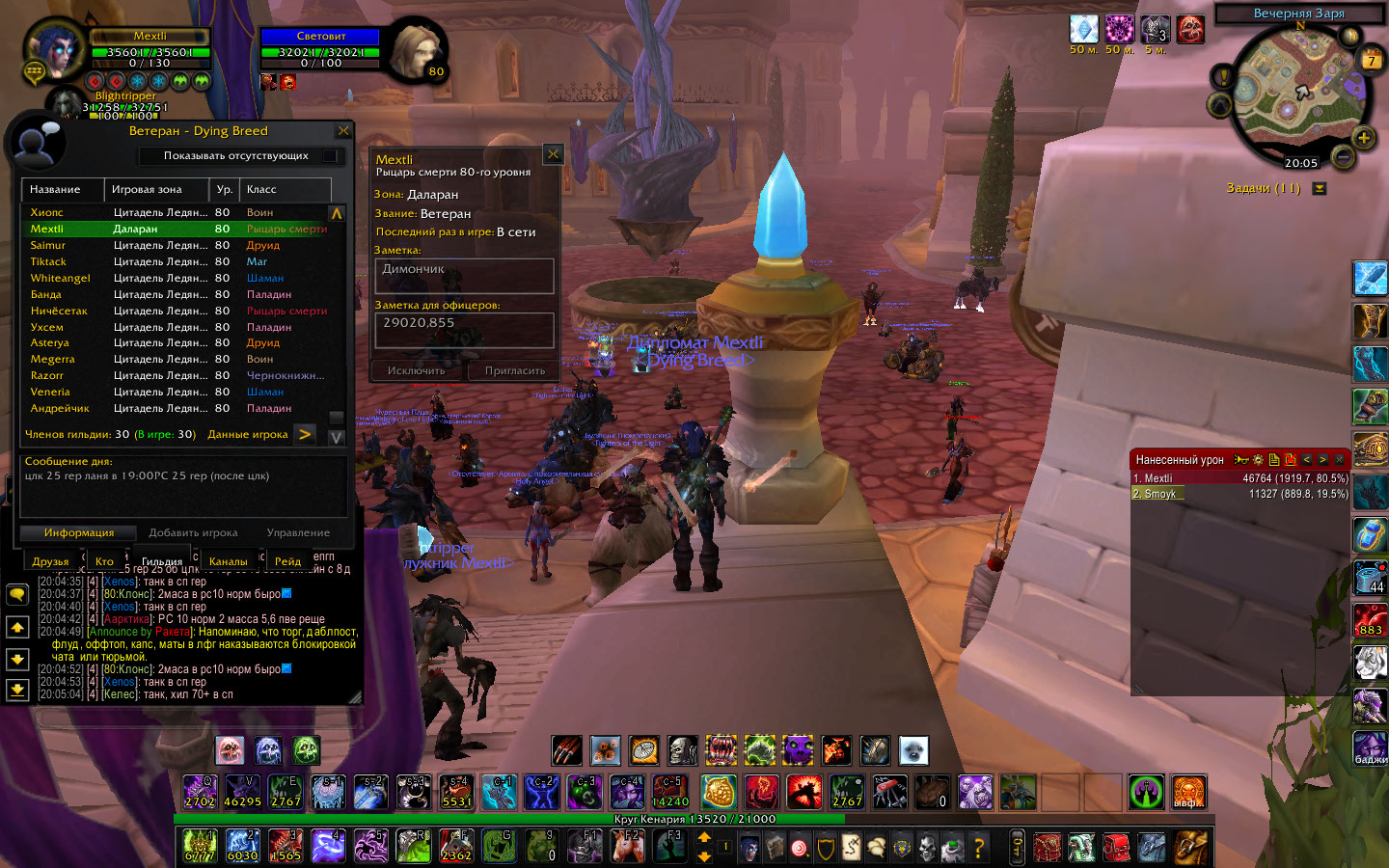
Task: Sort roster by the Класс column
Action: (x=285, y=189)
